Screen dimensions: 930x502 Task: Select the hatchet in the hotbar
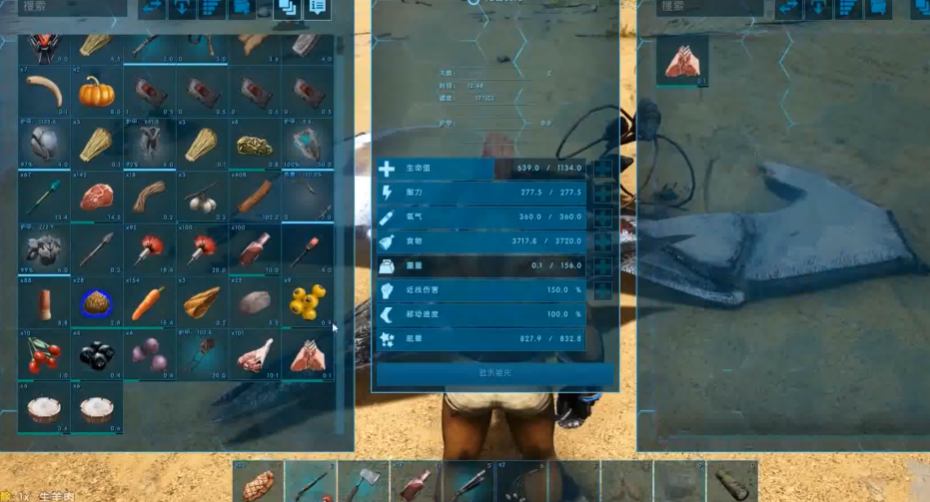[x=362, y=482]
